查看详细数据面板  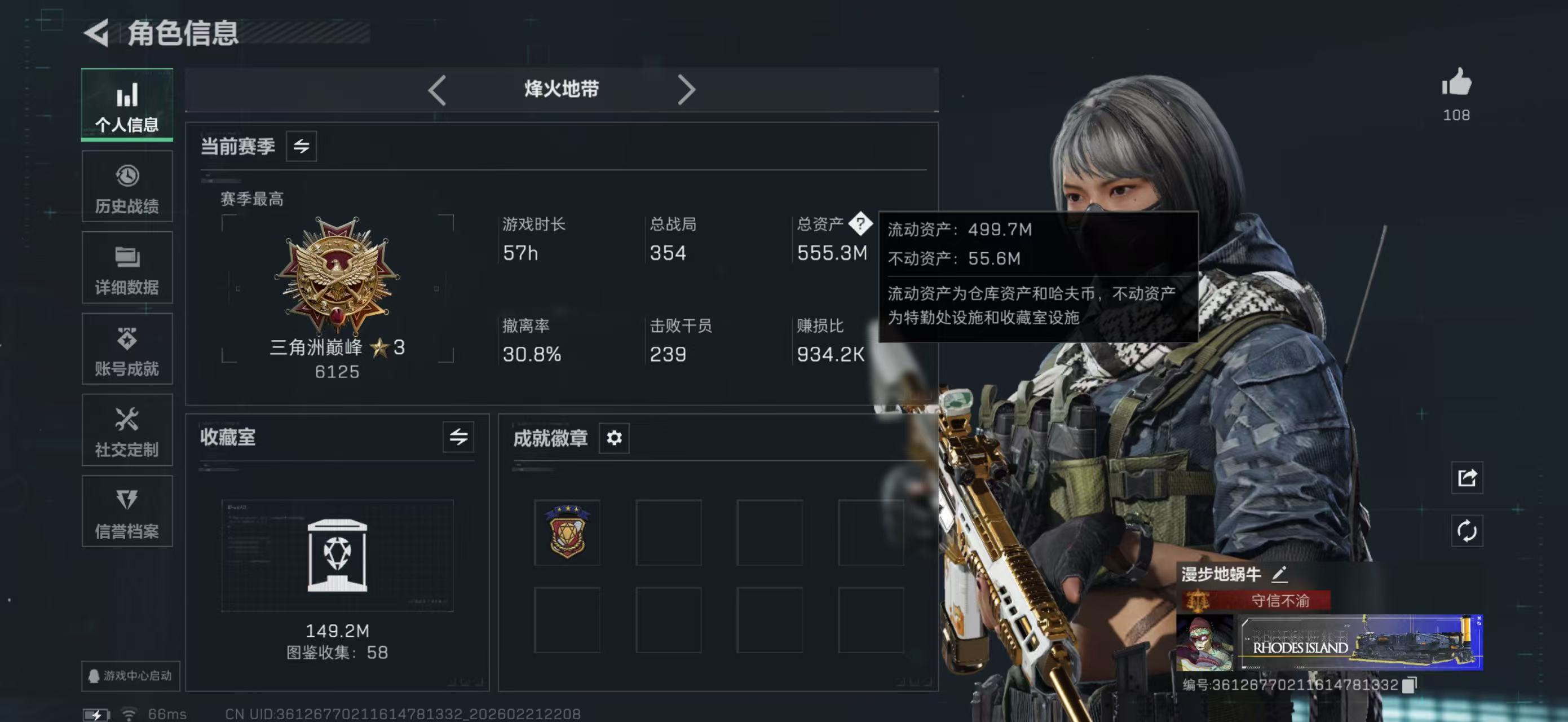point(127,268)
